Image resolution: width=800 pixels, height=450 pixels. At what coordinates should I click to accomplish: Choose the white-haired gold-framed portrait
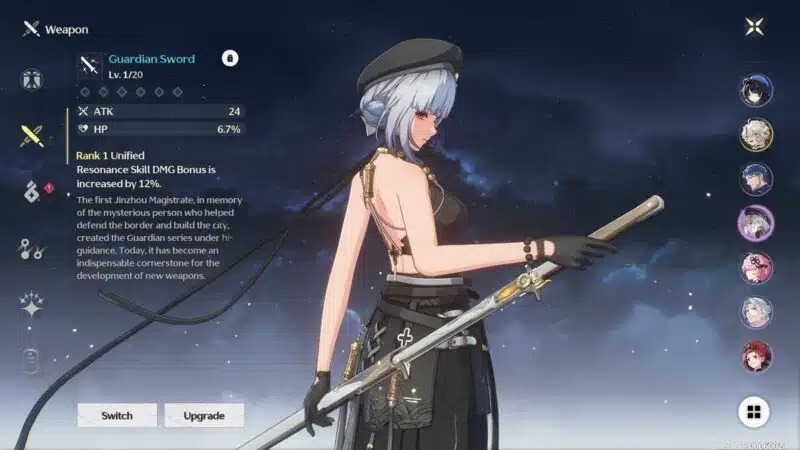click(x=755, y=135)
